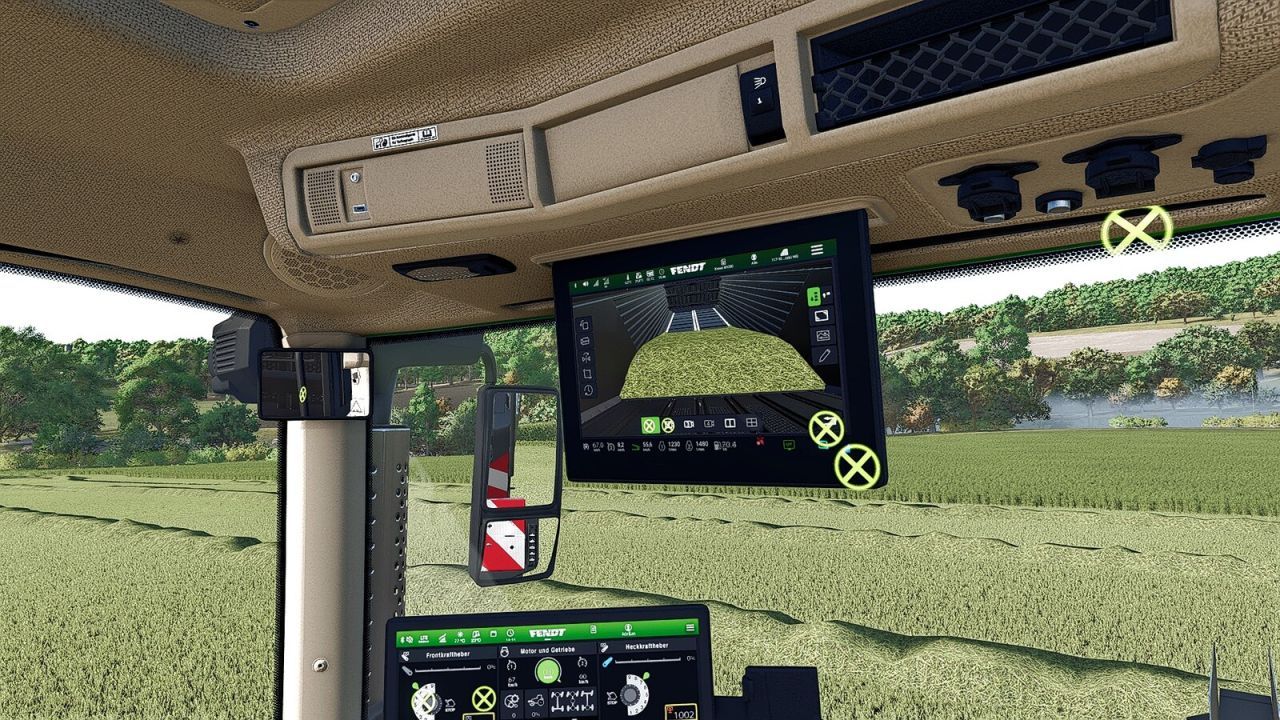Select the pencil edit icon on camera terminal
Viewport: 1280px width, 720px height.
click(824, 356)
